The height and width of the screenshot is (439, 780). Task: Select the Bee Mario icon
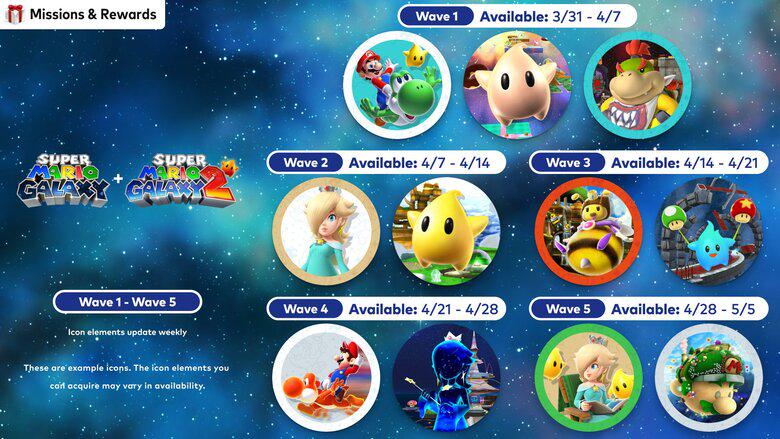587,230
